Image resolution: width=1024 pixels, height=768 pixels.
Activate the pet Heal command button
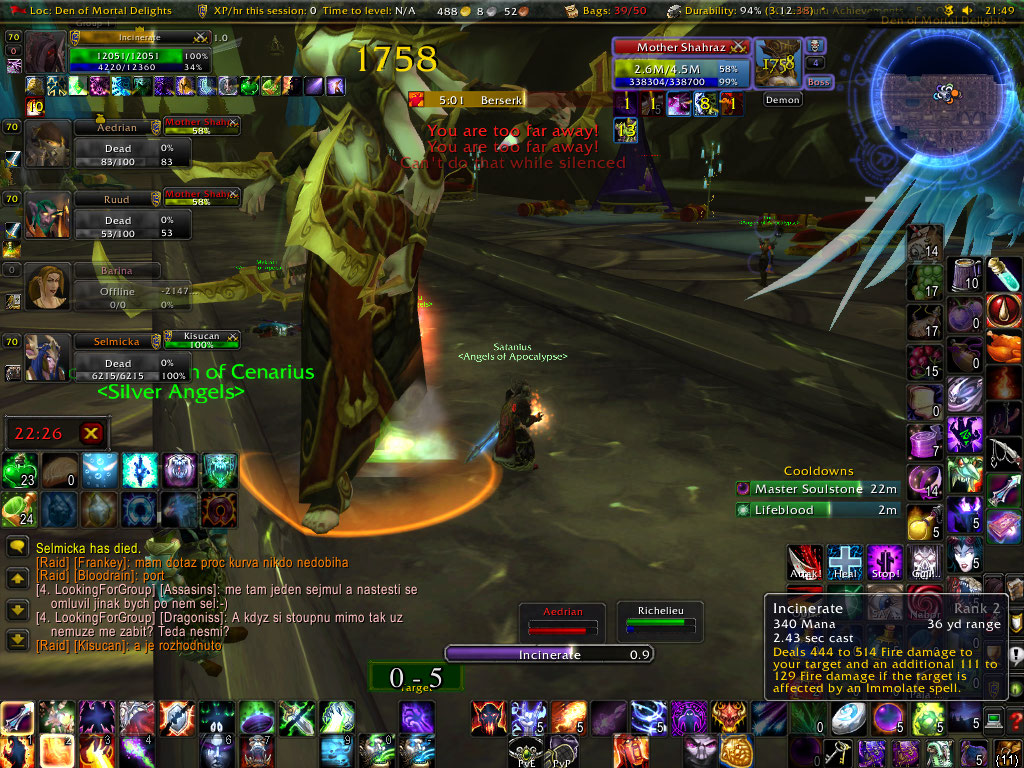(x=845, y=562)
